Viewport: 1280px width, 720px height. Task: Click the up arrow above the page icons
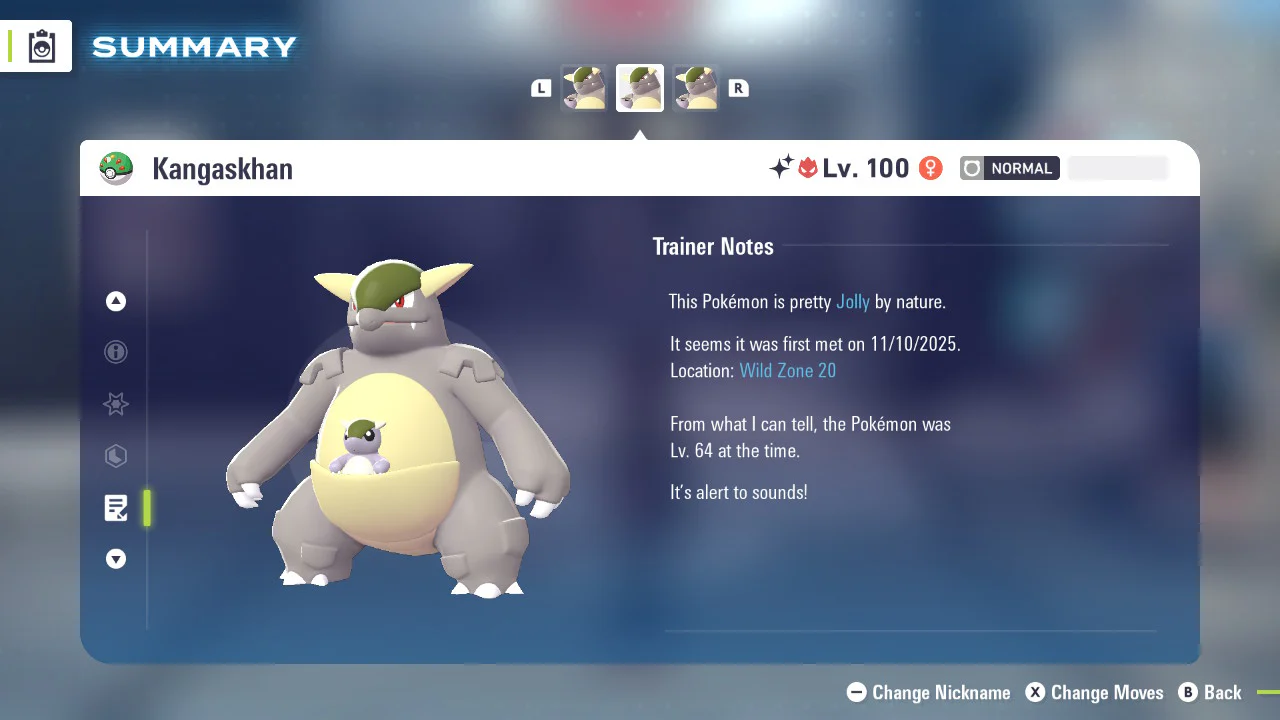(x=116, y=301)
